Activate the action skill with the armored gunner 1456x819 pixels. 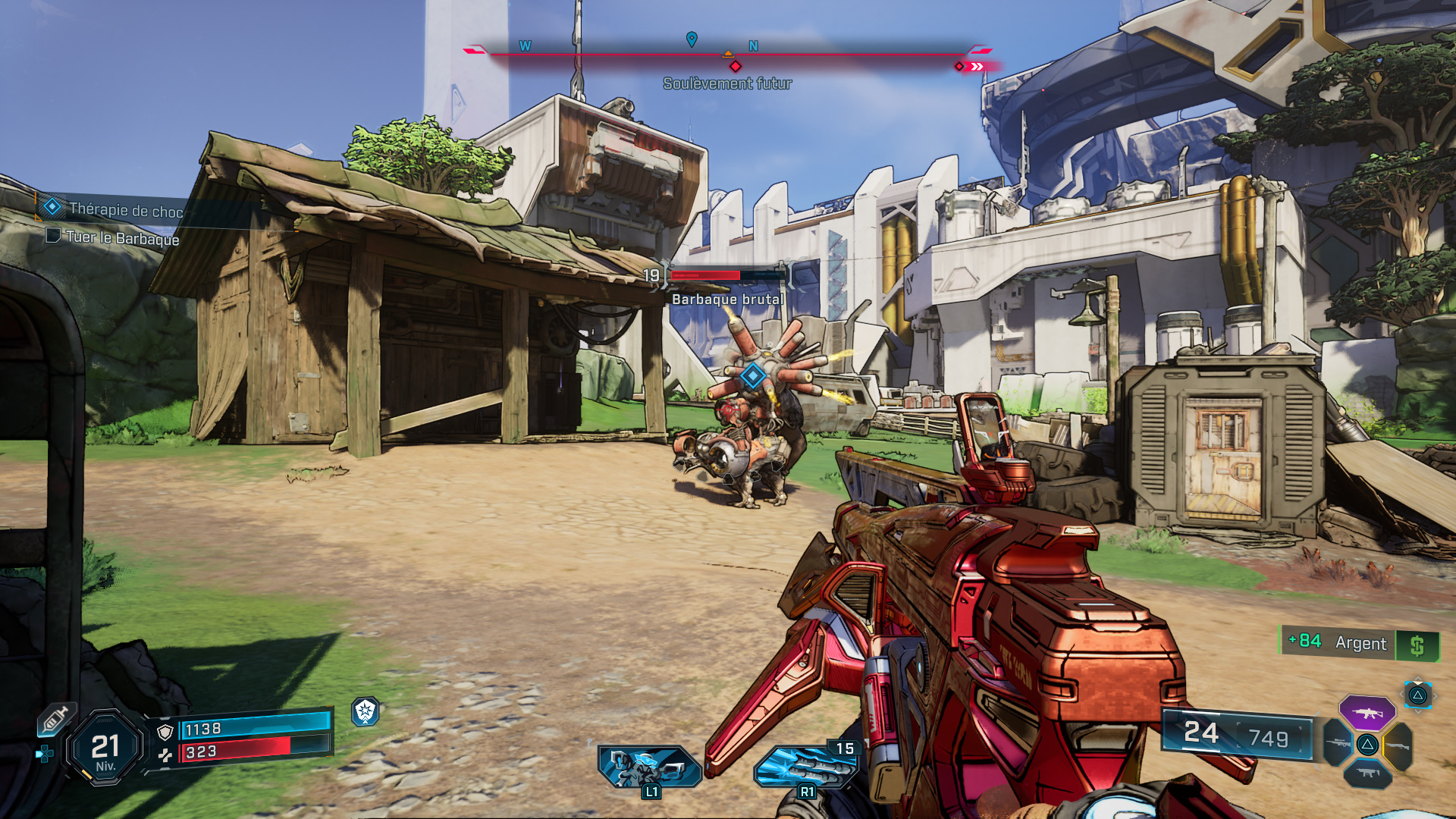click(x=649, y=766)
